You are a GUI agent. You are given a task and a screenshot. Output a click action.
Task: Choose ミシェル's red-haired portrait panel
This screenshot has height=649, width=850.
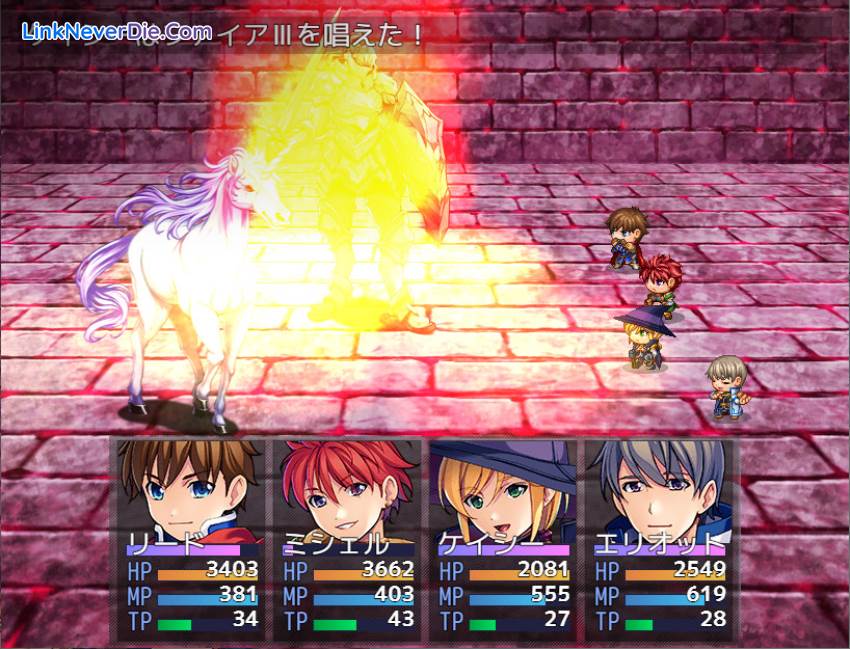pyautogui.click(x=346, y=538)
